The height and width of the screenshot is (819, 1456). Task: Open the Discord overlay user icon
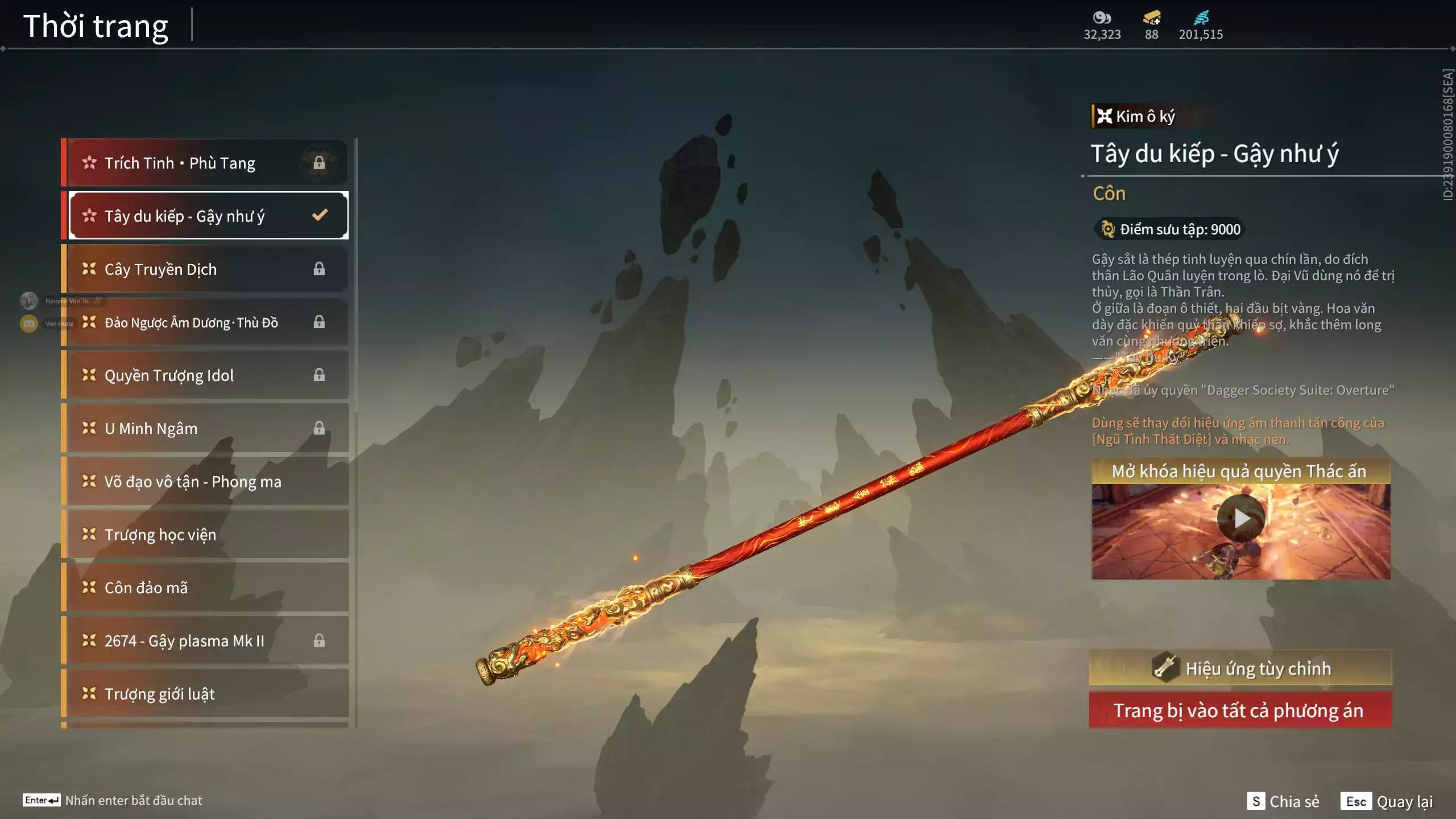click(29, 324)
